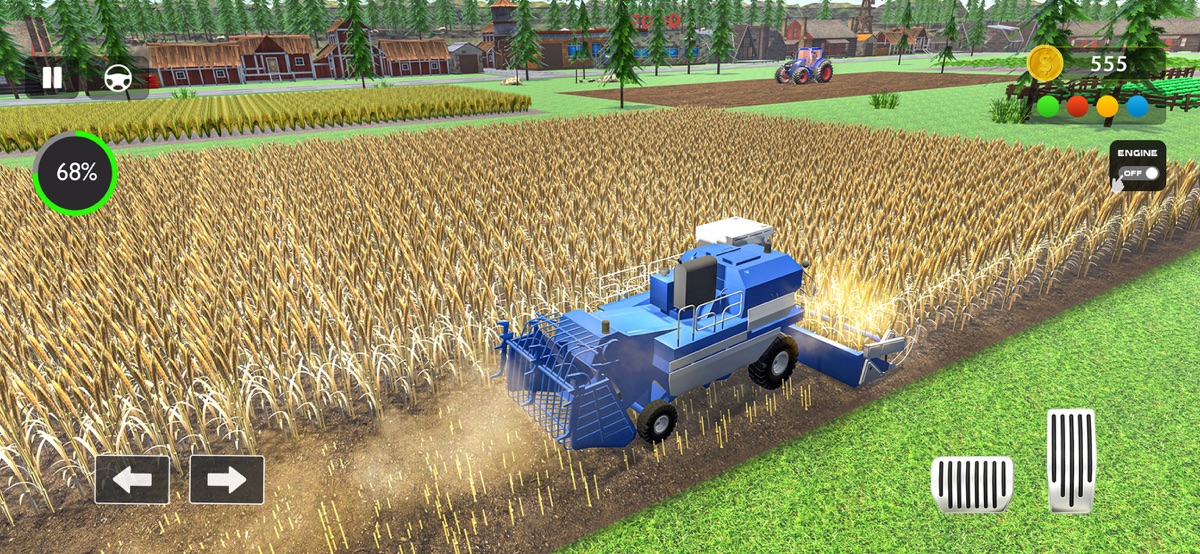The image size is (1200, 554).
Task: Steer left with the left arrow button
Action: [132, 480]
